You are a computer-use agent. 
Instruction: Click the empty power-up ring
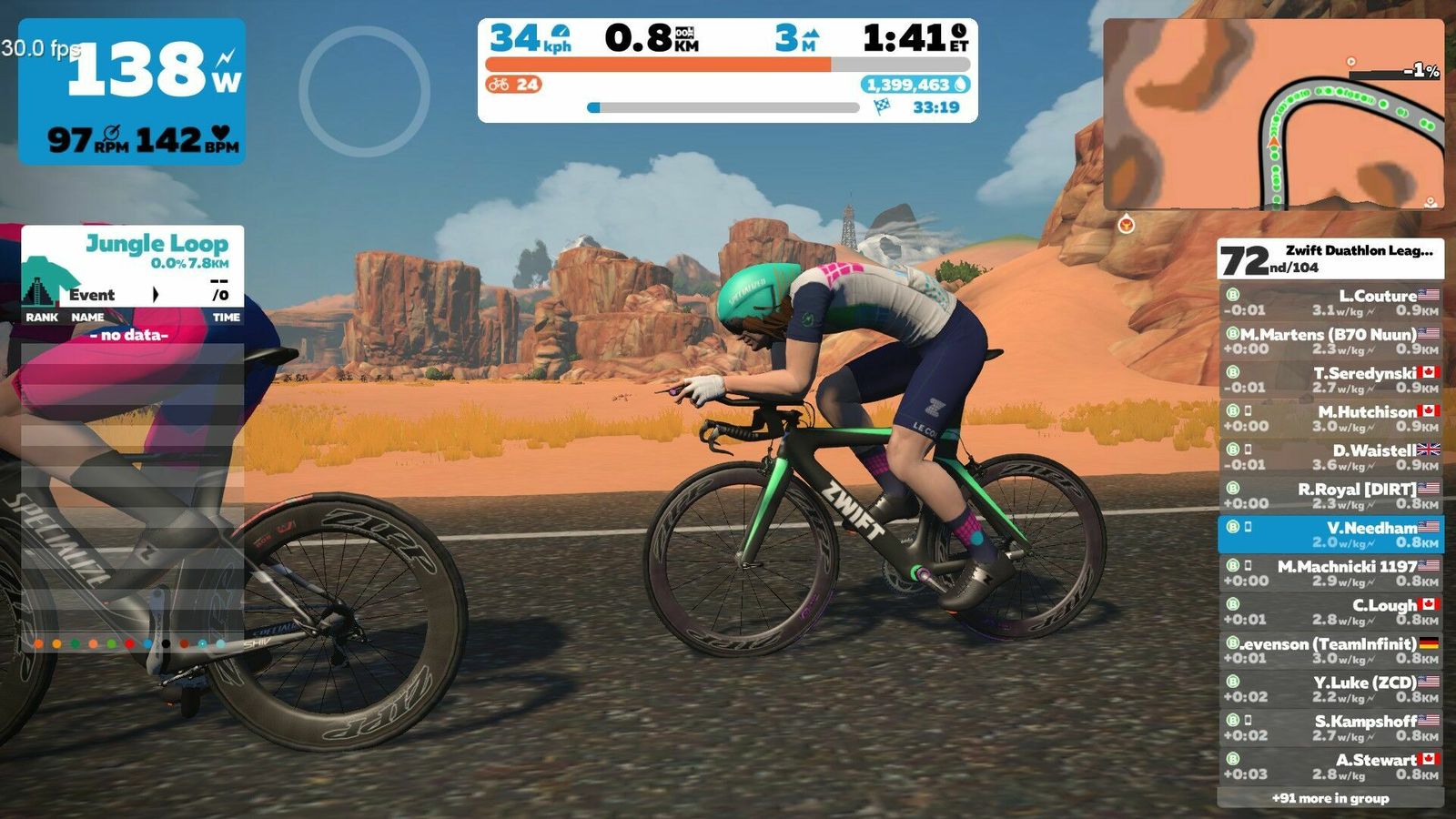[364, 91]
